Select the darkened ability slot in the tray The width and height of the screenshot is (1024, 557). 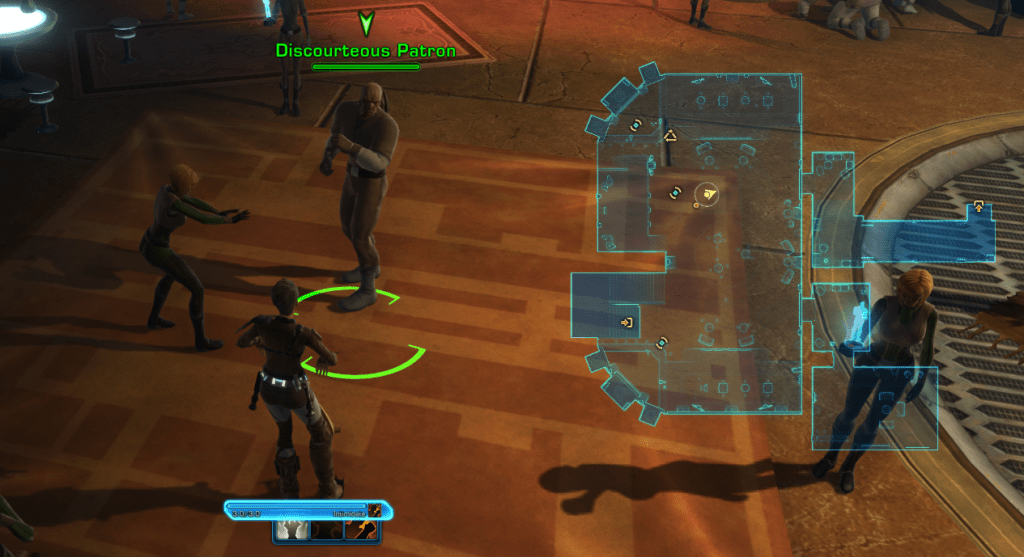(326, 529)
